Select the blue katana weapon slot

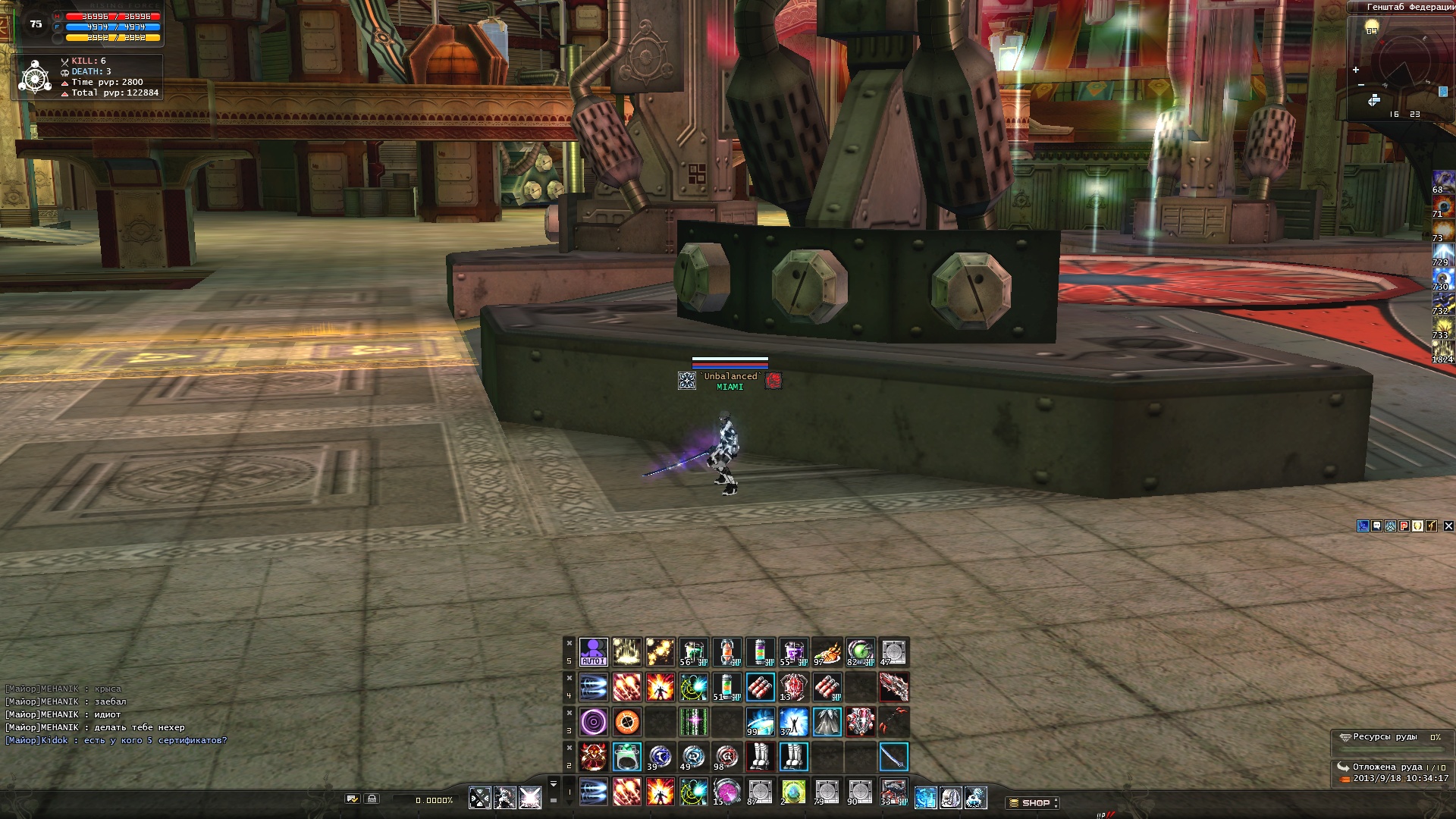pos(893,757)
